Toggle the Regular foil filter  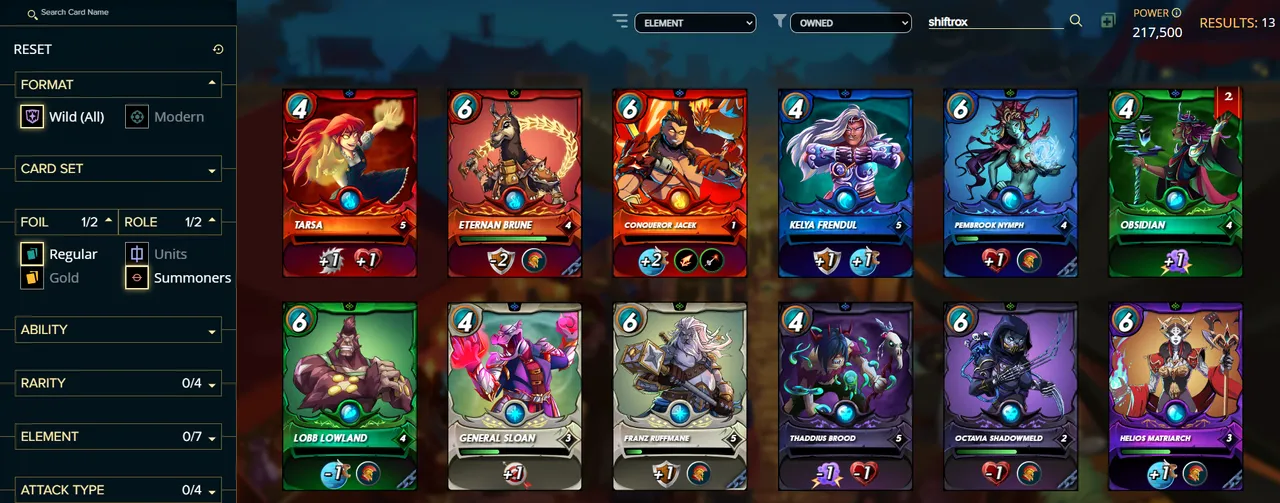[59, 254]
